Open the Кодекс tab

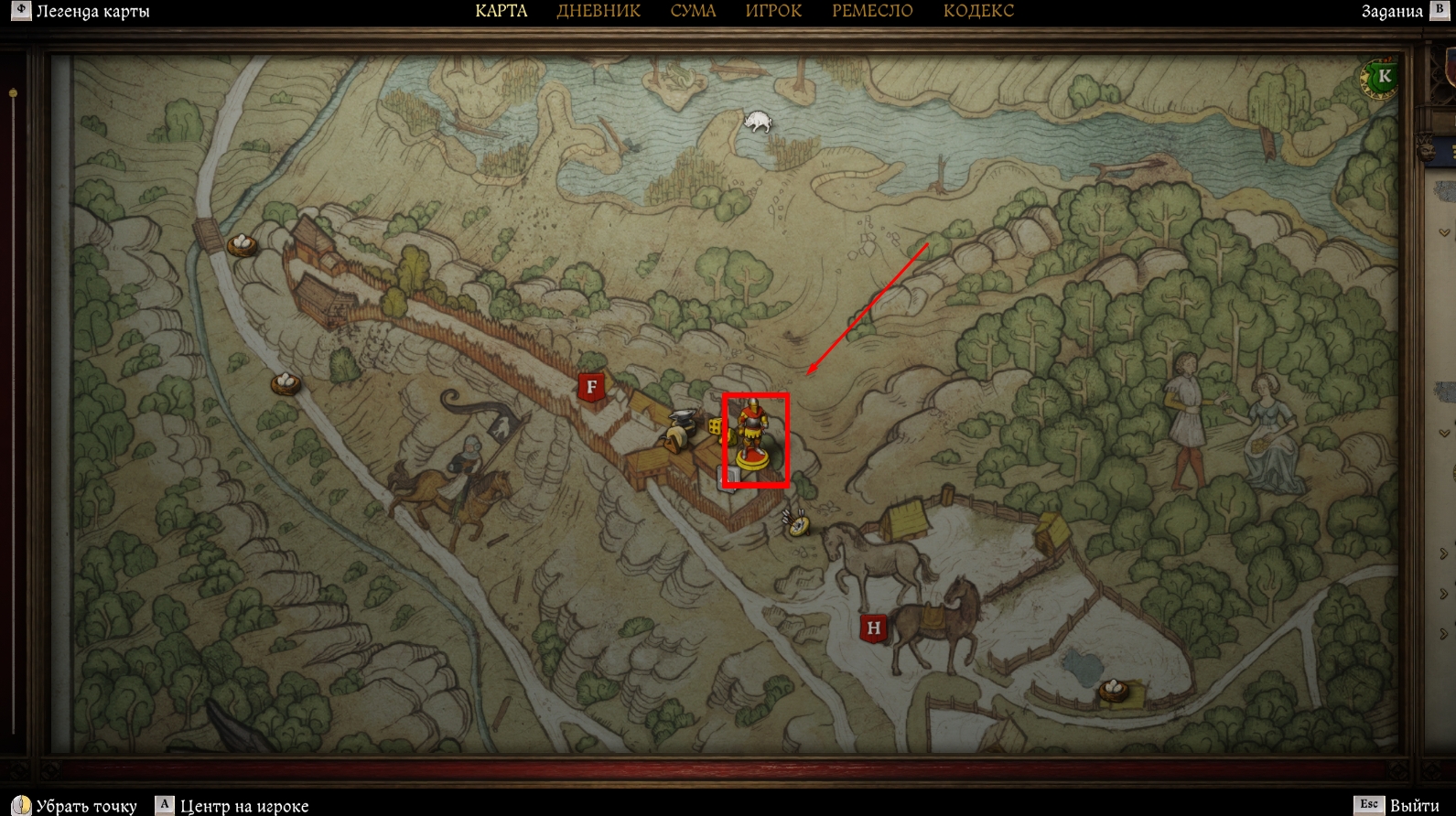pyautogui.click(x=978, y=11)
